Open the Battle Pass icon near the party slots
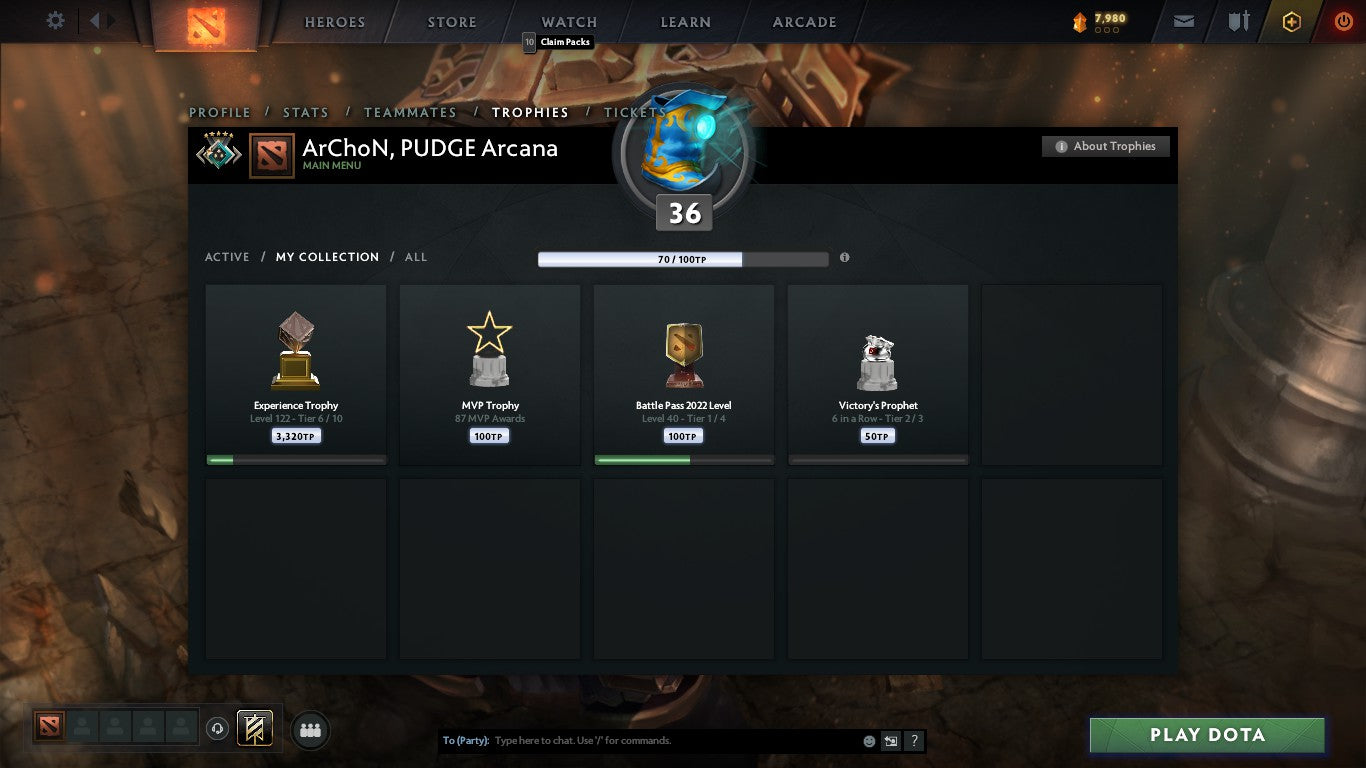Viewport: 1366px width, 768px height. (x=253, y=729)
